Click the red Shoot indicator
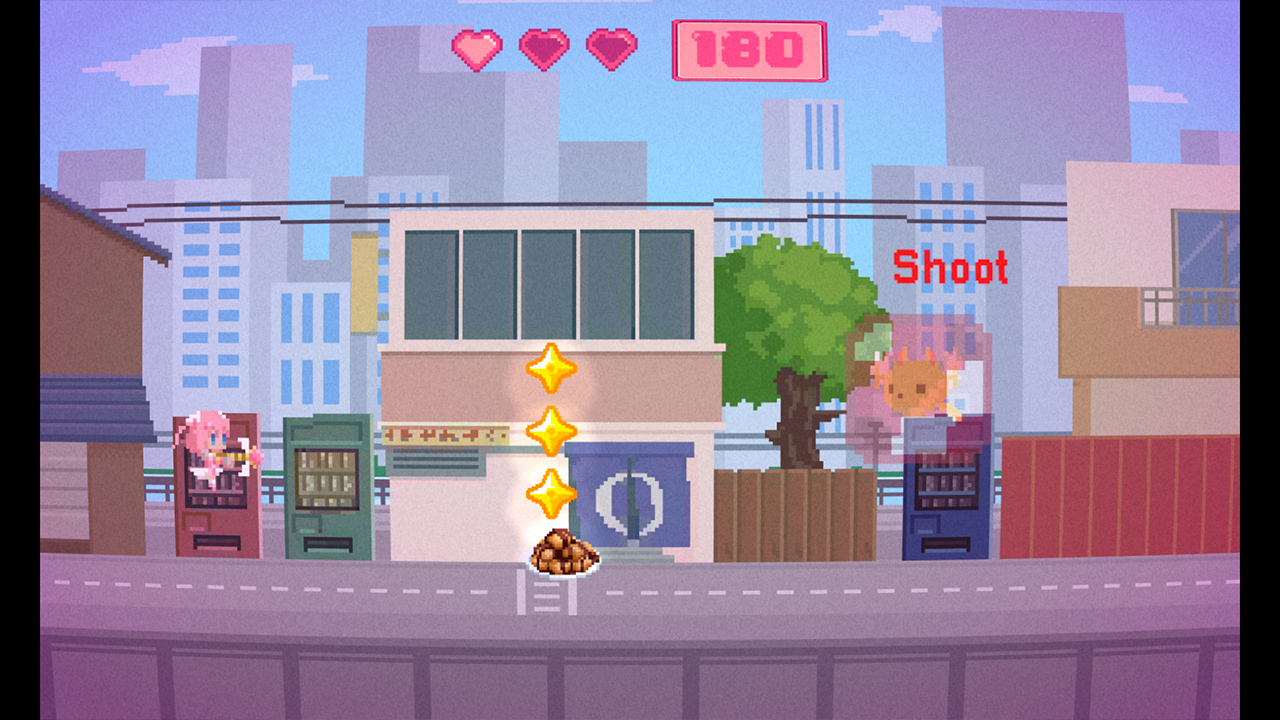Image resolution: width=1280 pixels, height=720 pixels. 951,266
